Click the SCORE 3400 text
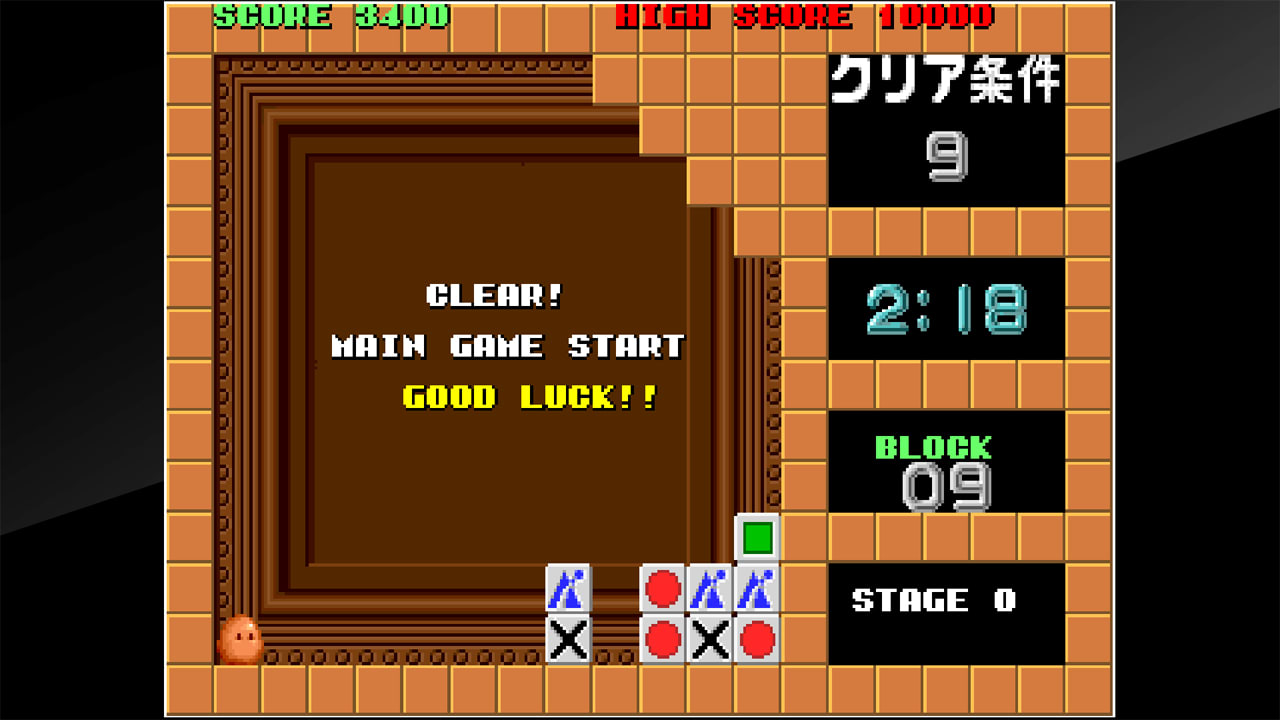This screenshot has width=1280, height=720. (330, 17)
